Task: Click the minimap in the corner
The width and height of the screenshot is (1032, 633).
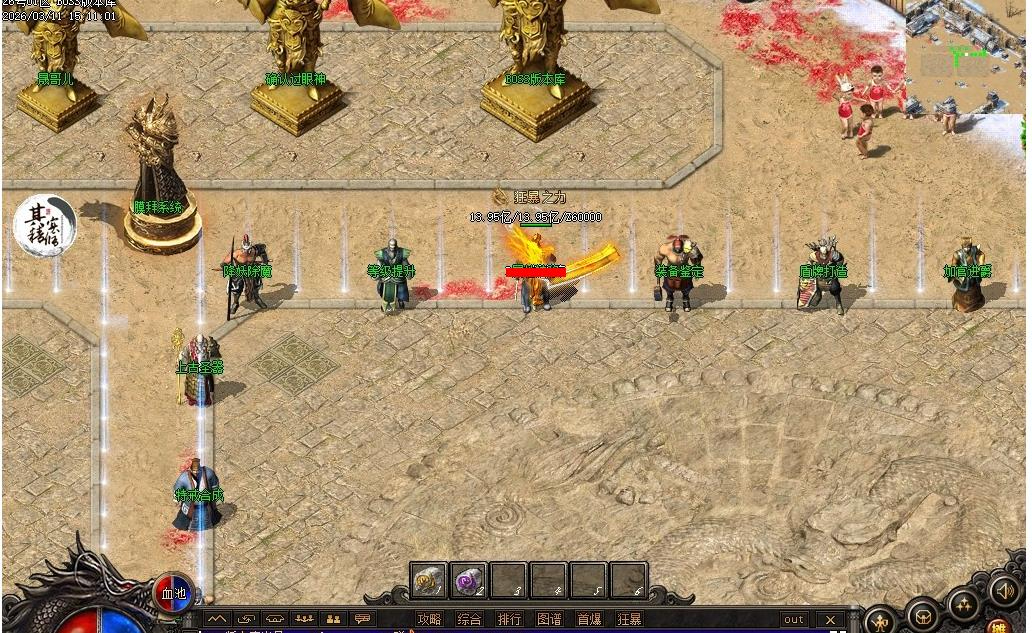Action: click(966, 56)
